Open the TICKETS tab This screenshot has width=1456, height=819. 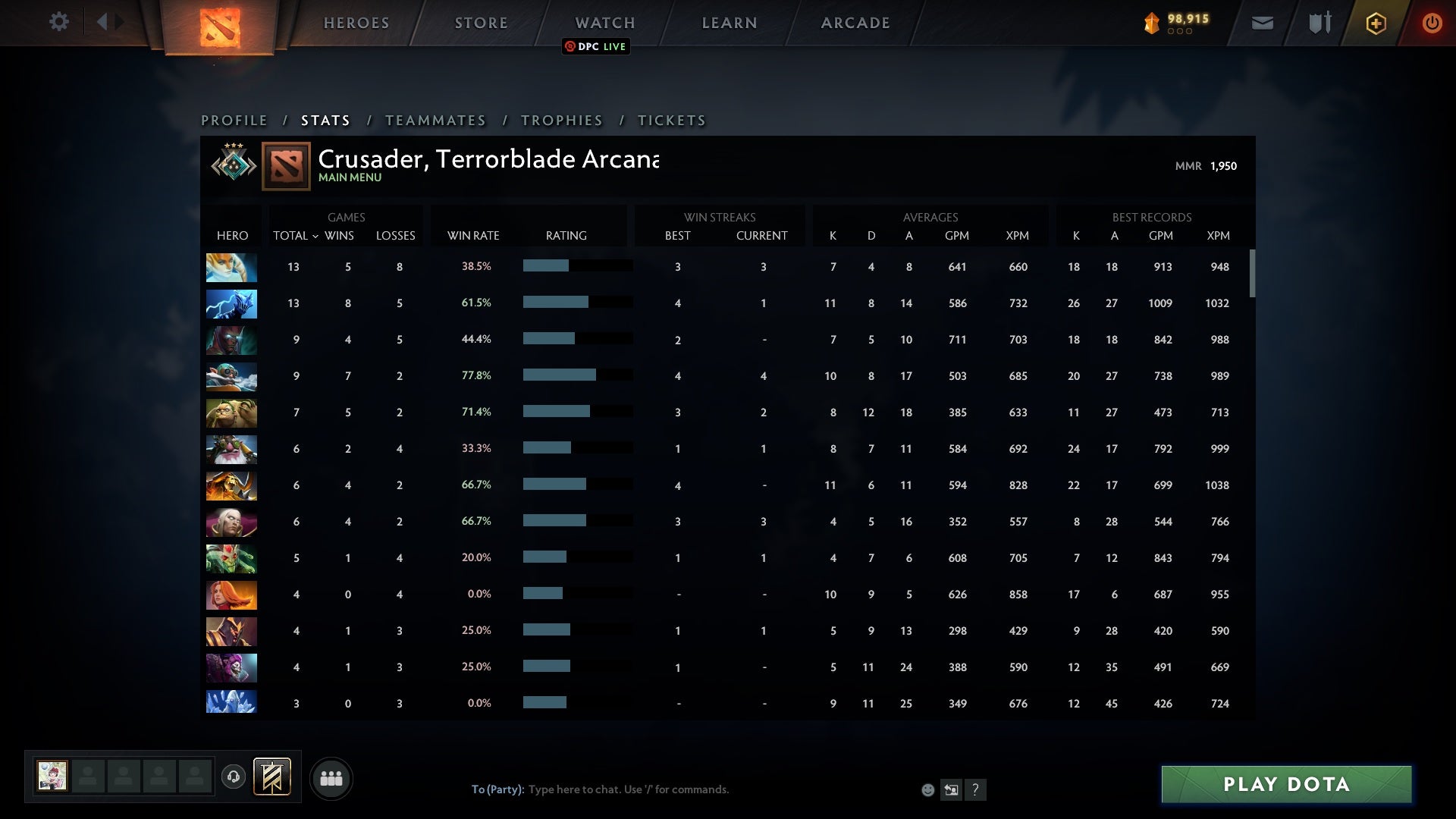[670, 120]
